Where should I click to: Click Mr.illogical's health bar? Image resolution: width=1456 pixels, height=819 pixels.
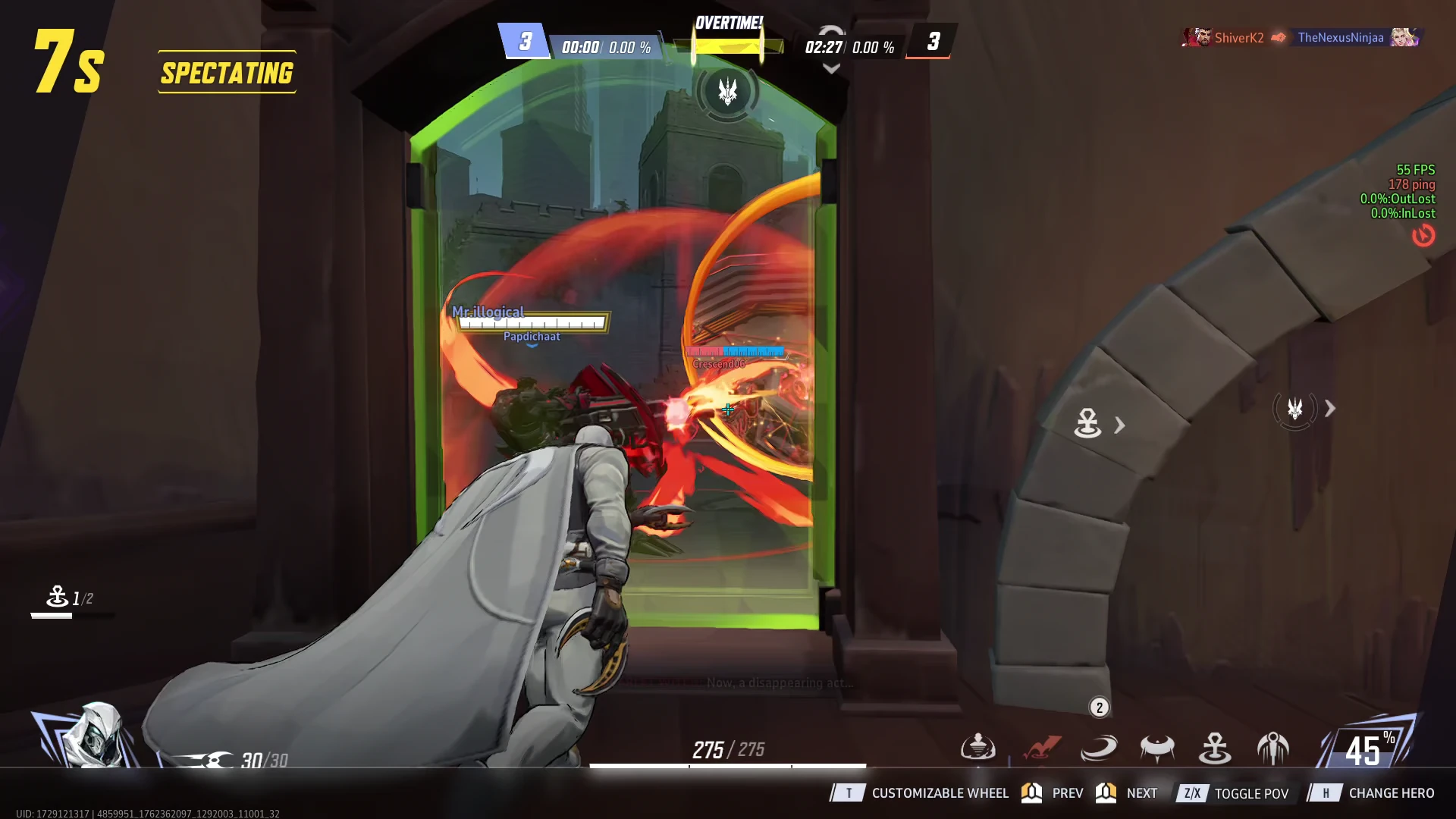(532, 322)
